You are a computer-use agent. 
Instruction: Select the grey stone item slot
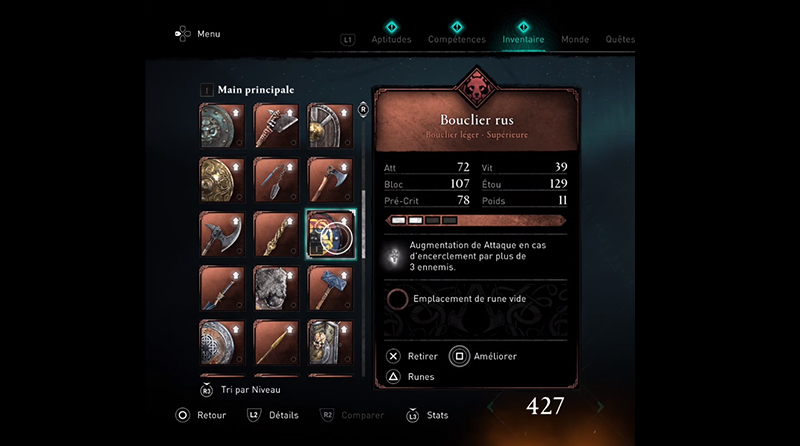[275, 288]
